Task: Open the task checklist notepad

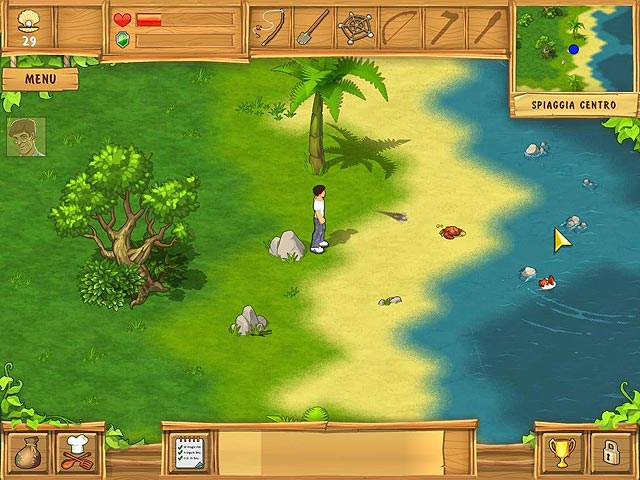Action: (x=190, y=453)
